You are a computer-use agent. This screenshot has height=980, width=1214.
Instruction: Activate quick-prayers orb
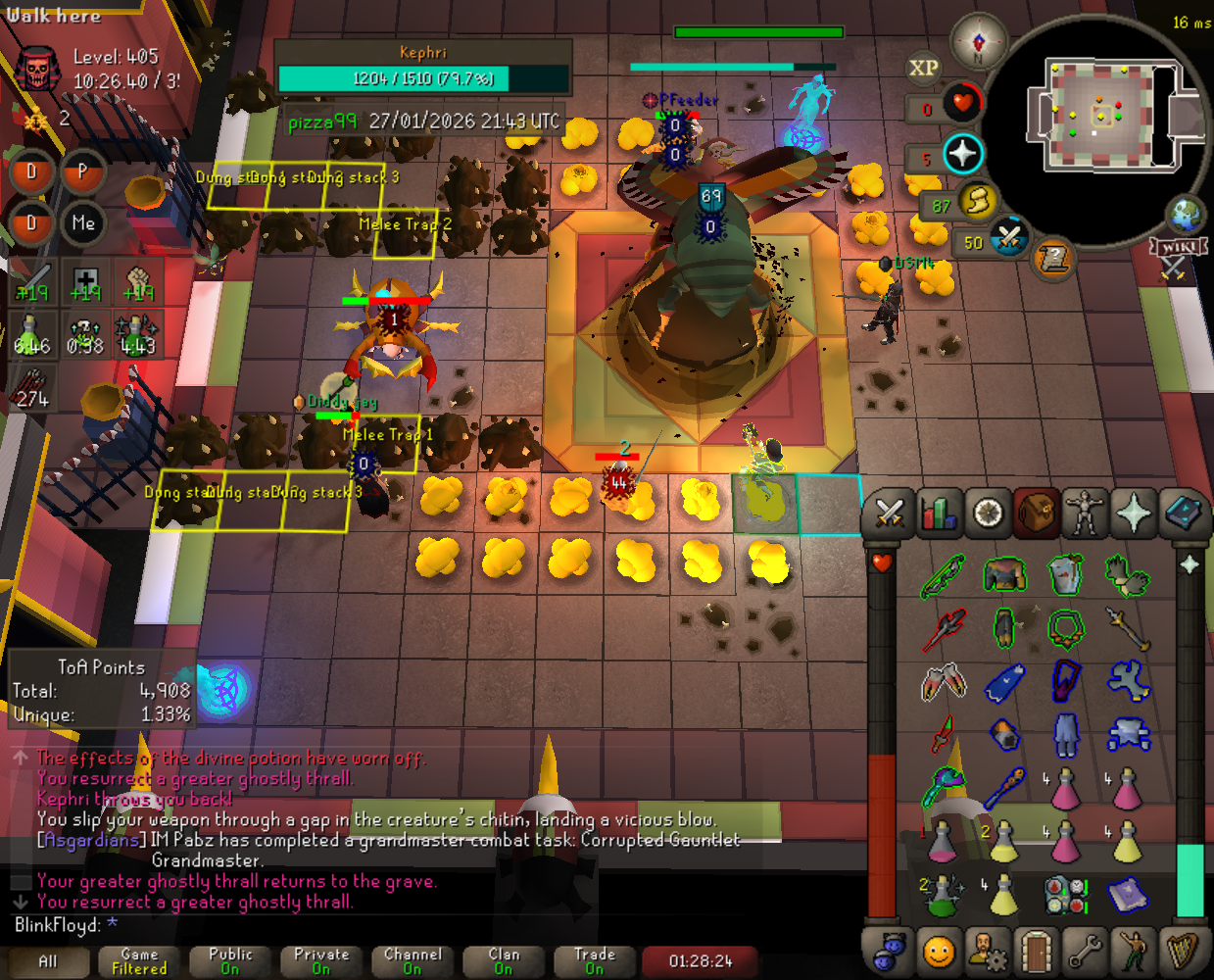click(x=963, y=154)
